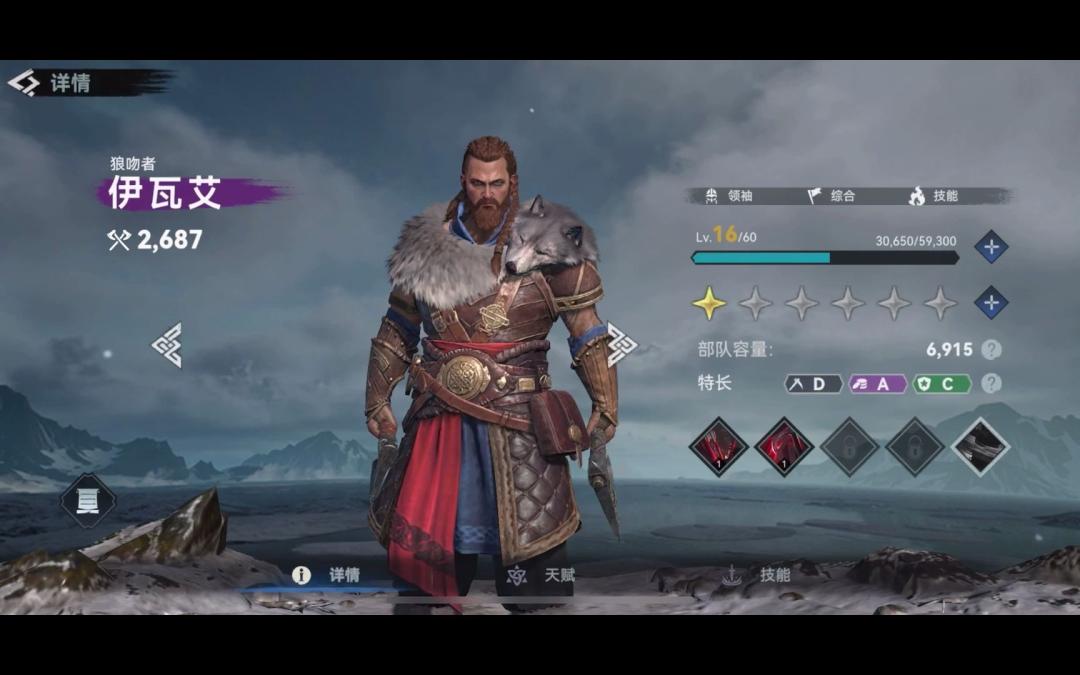This screenshot has width=1080, height=675.
Task: Show the previous hero with the left arrow
Action: point(167,345)
